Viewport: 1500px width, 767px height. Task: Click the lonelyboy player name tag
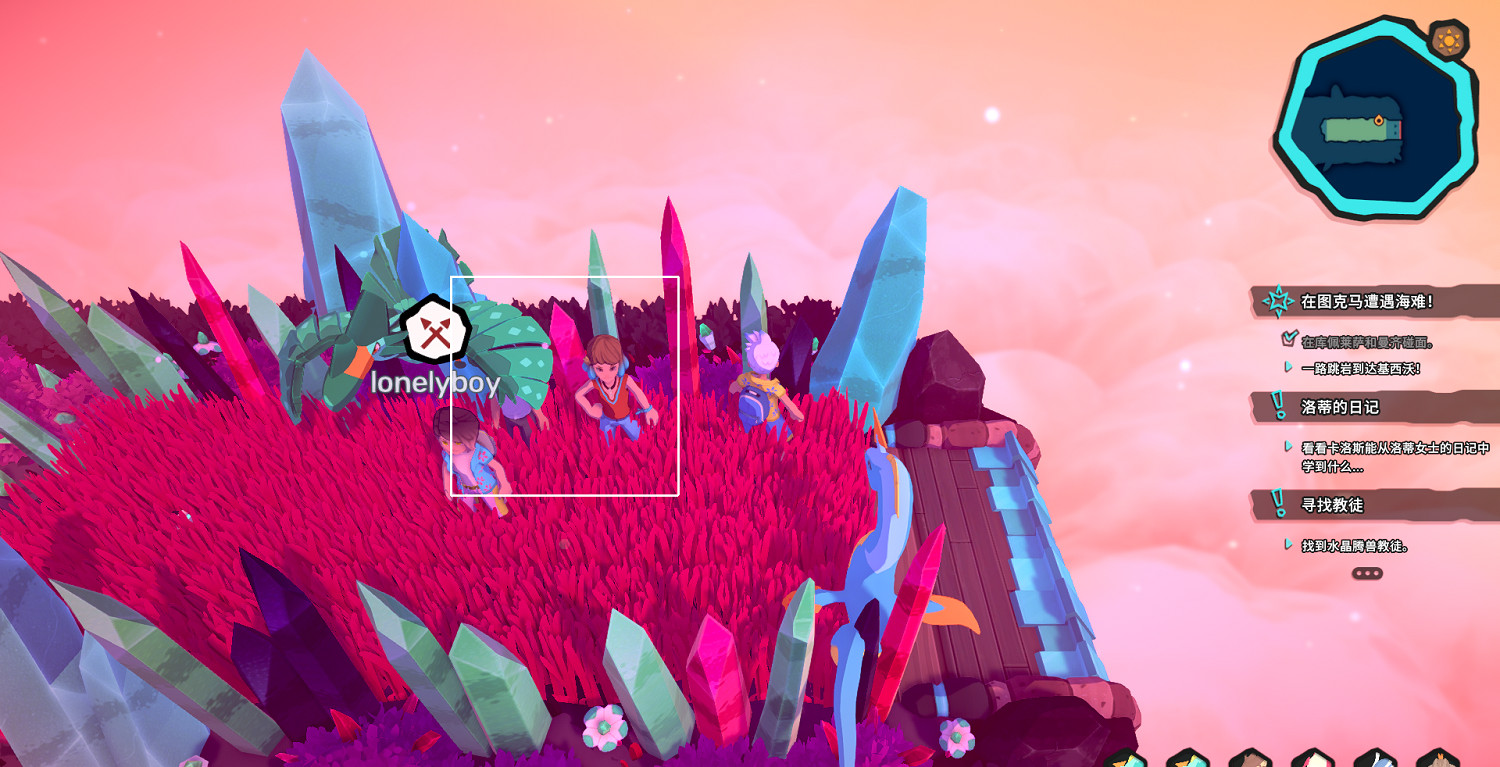tap(436, 381)
